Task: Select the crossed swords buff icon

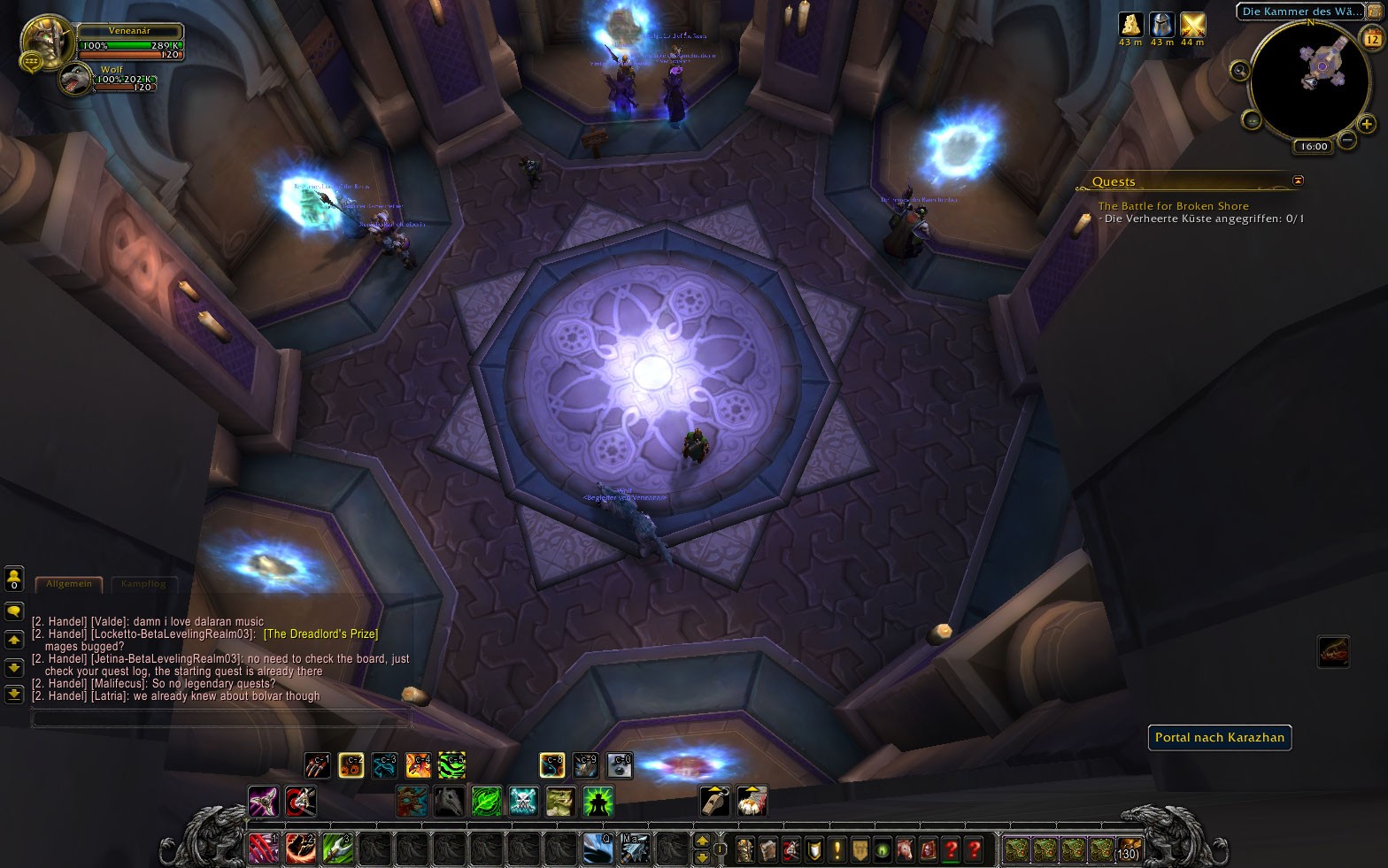Action: [x=1192, y=25]
